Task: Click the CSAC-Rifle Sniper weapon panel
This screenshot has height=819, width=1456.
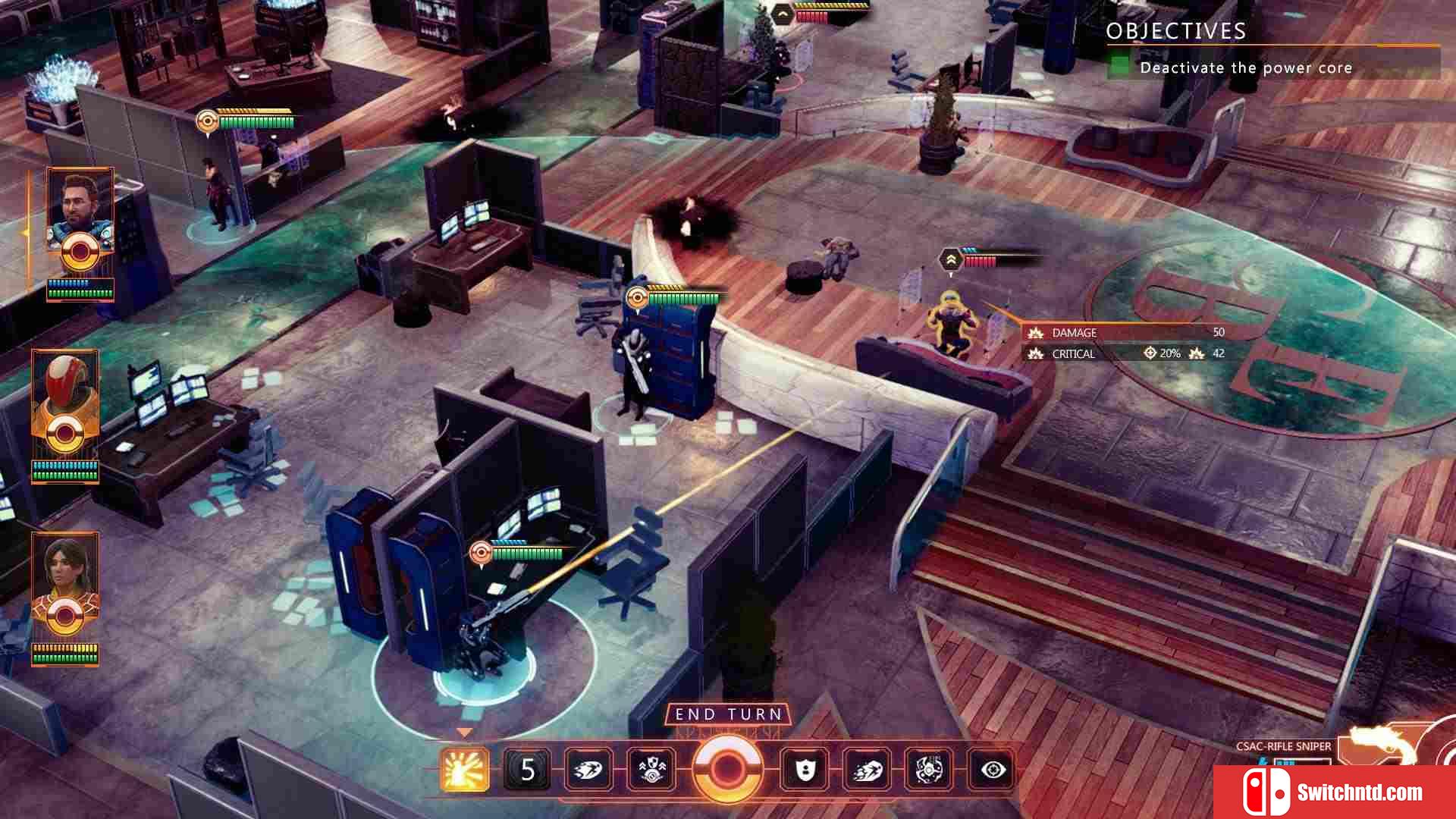Action: (1283, 746)
